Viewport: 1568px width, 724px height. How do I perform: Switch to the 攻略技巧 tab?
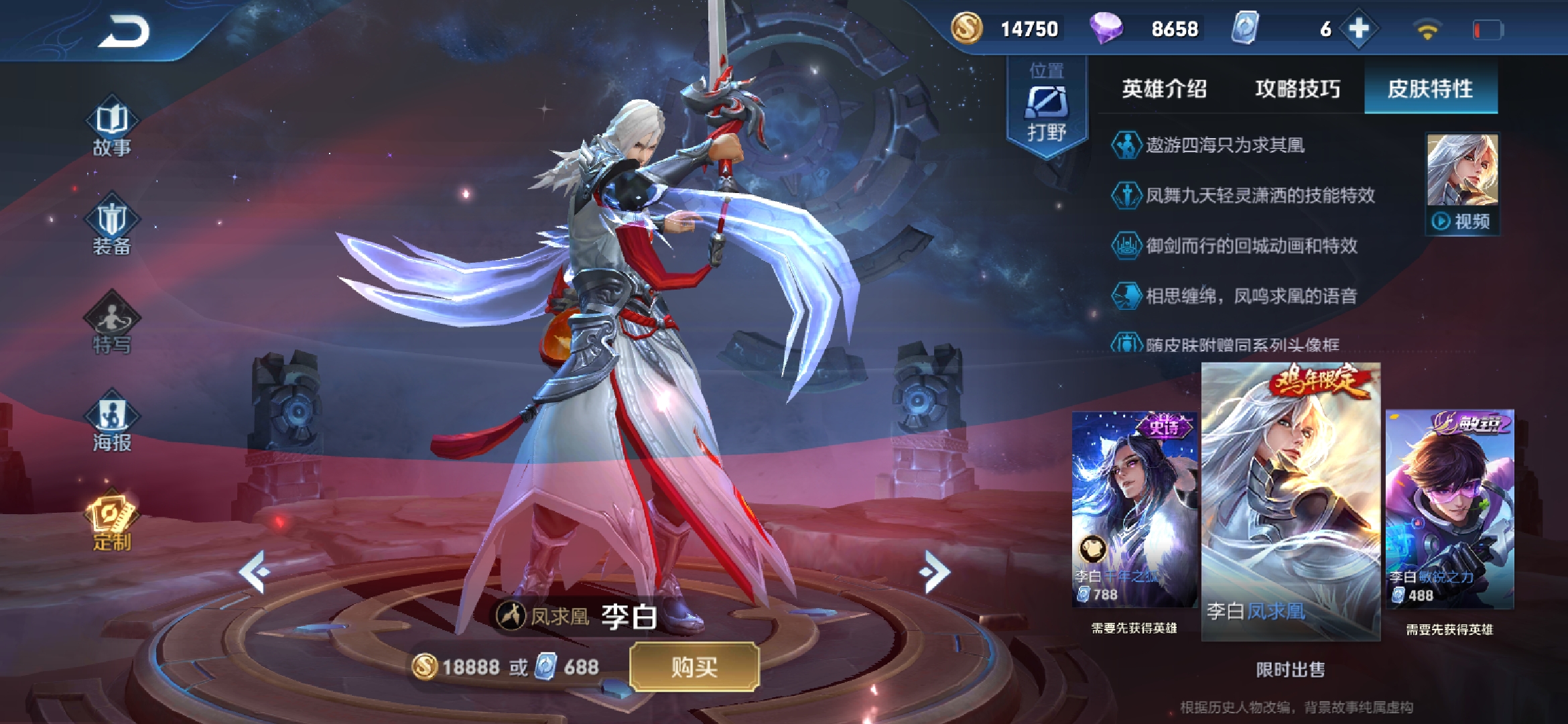1297,88
